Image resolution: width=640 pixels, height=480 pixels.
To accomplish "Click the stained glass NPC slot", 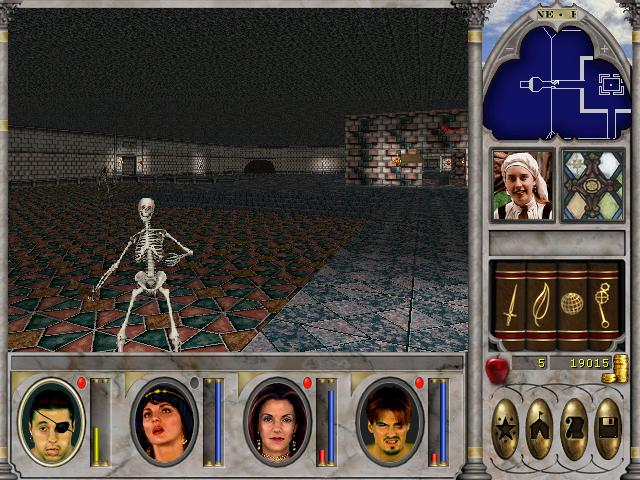I will pos(592,185).
